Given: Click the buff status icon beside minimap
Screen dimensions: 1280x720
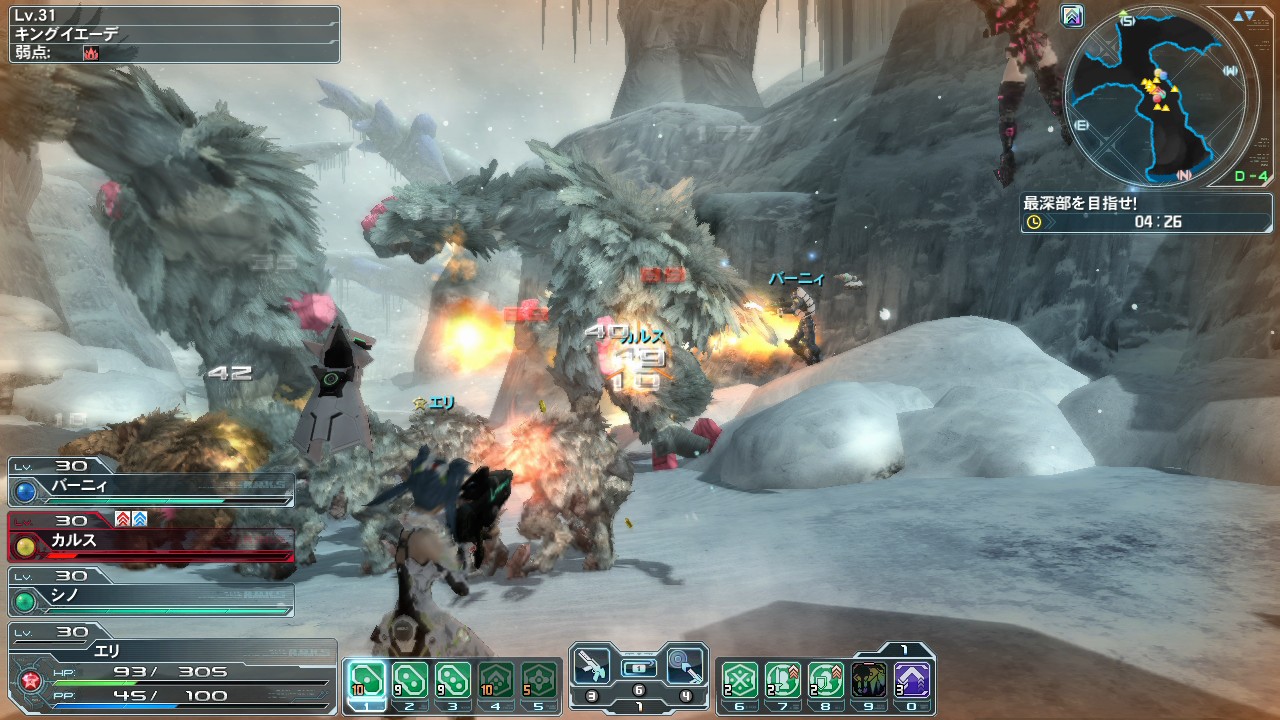Looking at the screenshot, I should pos(1072,16).
